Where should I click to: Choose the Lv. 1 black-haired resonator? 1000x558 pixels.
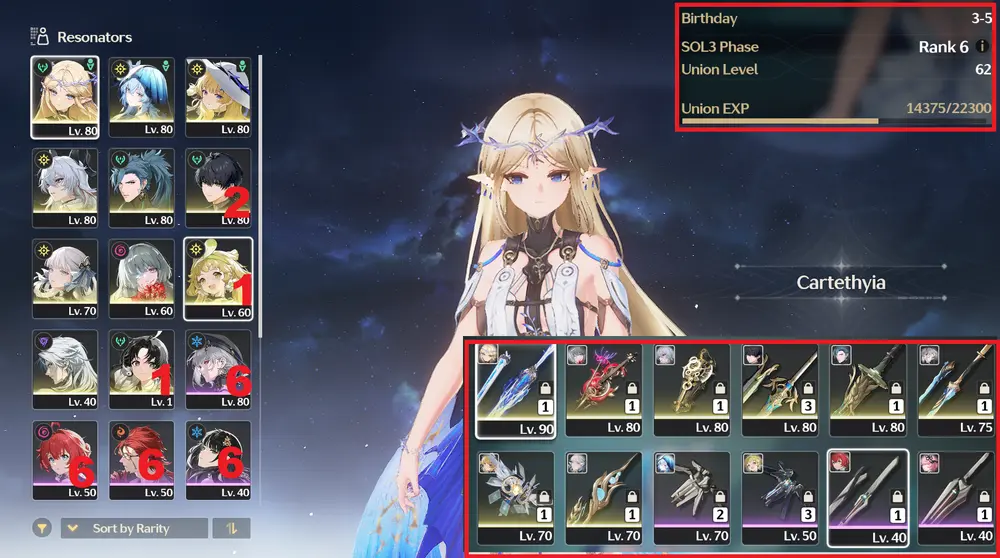tap(141, 369)
